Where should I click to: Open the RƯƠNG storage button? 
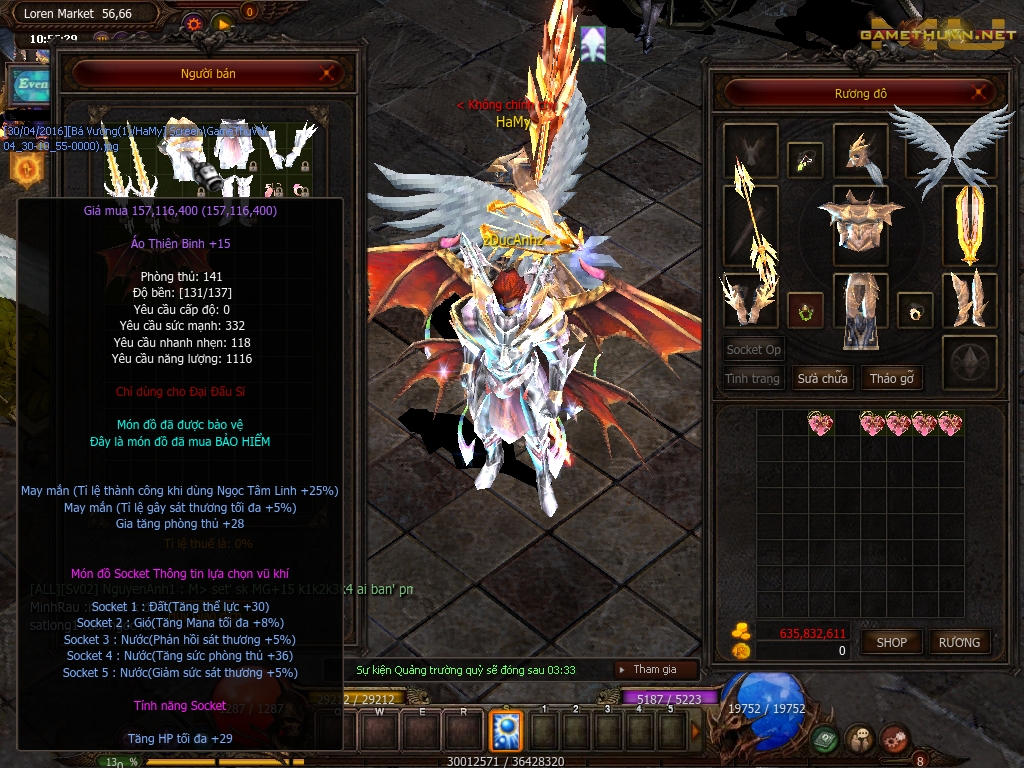[959, 643]
